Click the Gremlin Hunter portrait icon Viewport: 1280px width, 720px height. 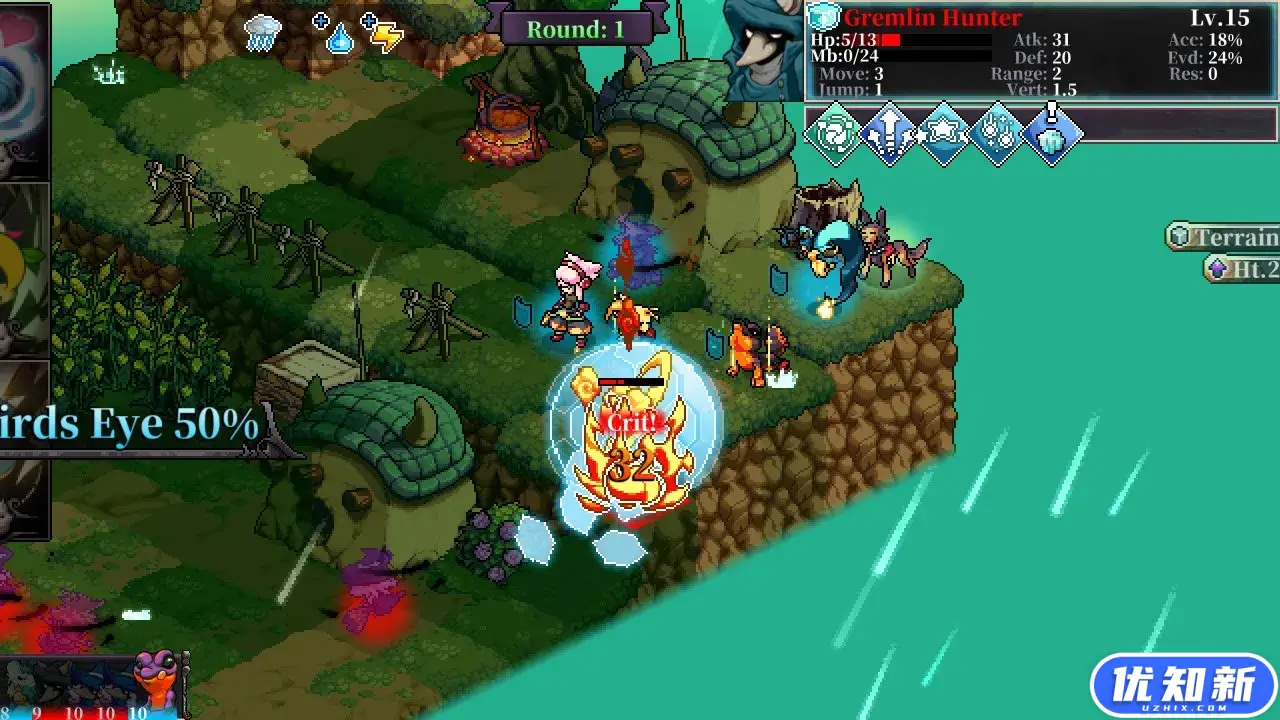click(824, 16)
